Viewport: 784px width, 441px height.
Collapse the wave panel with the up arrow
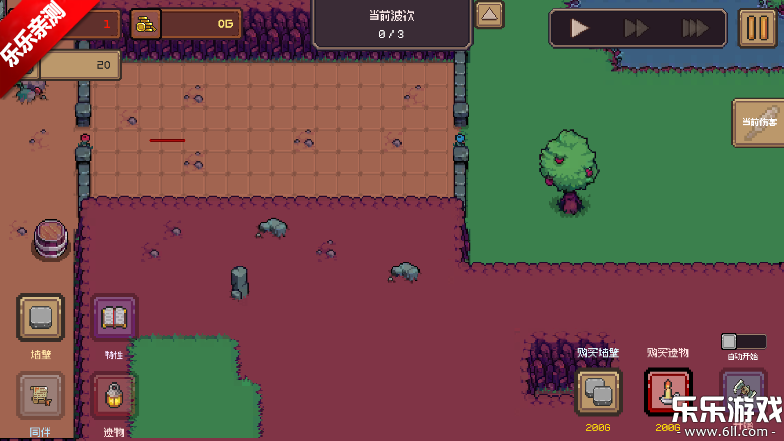(x=489, y=15)
